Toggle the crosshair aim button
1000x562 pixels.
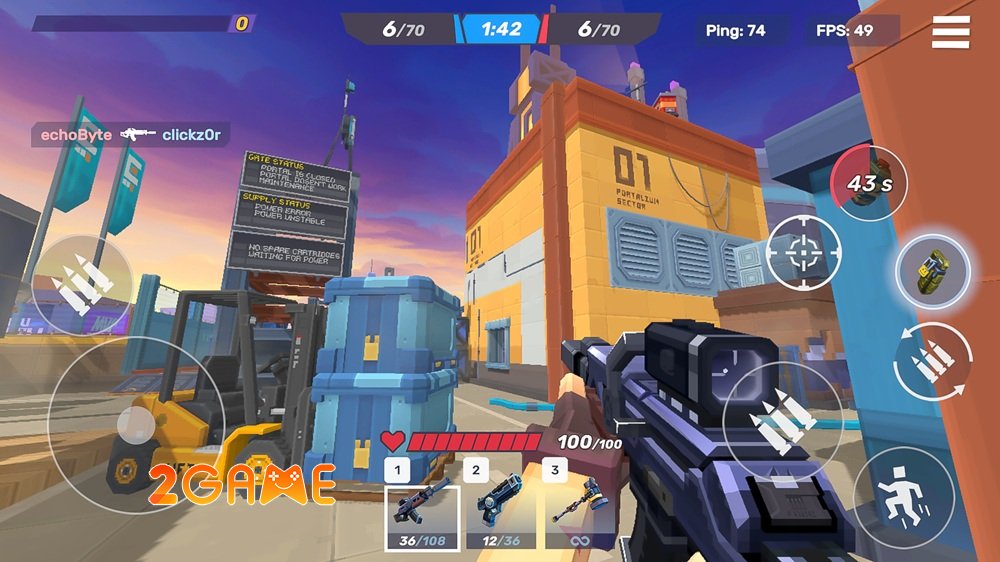[803, 253]
